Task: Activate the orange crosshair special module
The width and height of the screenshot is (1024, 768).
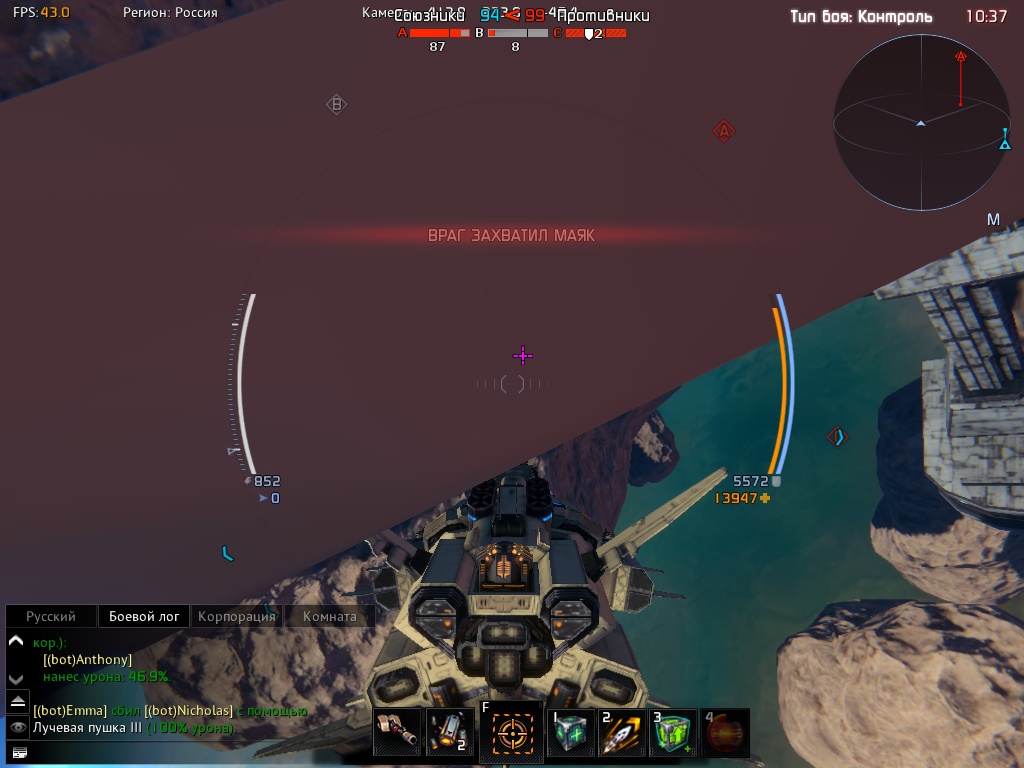Action: [x=513, y=733]
